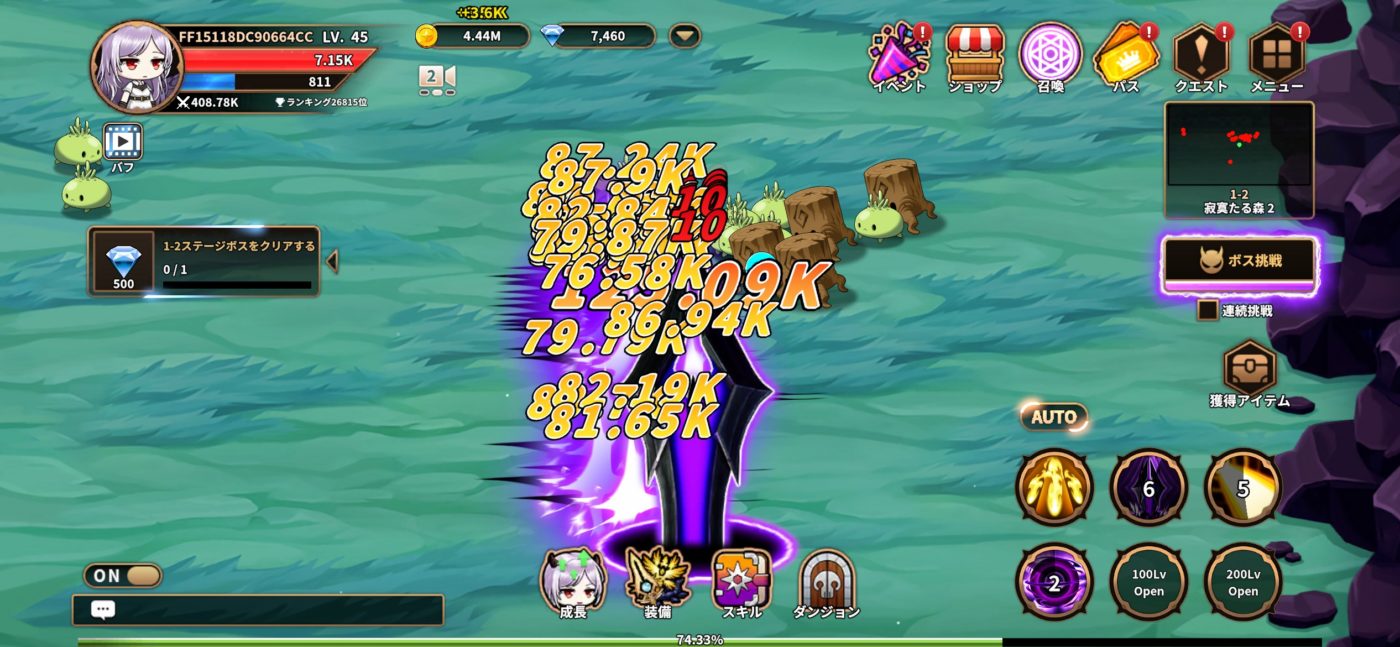1400x647 pixels.
Task: Toggle the AUTO skill button
Action: point(1054,417)
